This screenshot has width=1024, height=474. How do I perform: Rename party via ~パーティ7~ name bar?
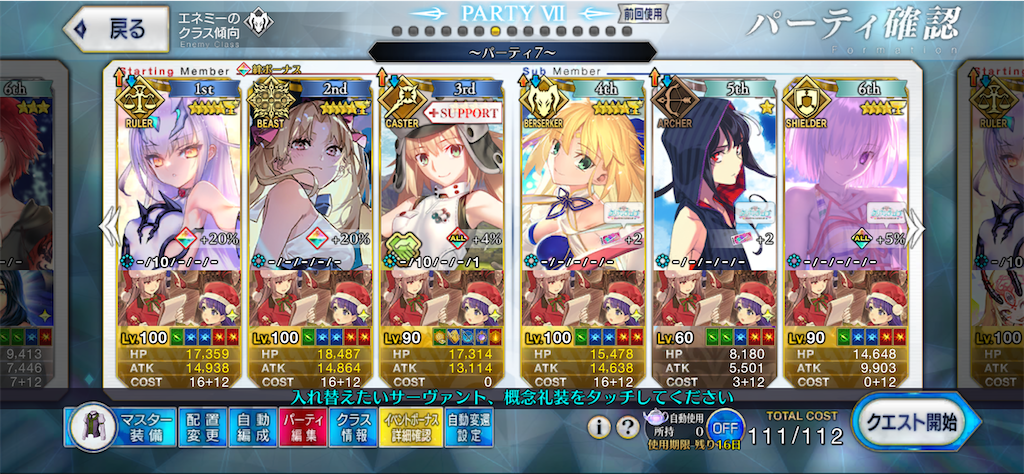[x=511, y=51]
